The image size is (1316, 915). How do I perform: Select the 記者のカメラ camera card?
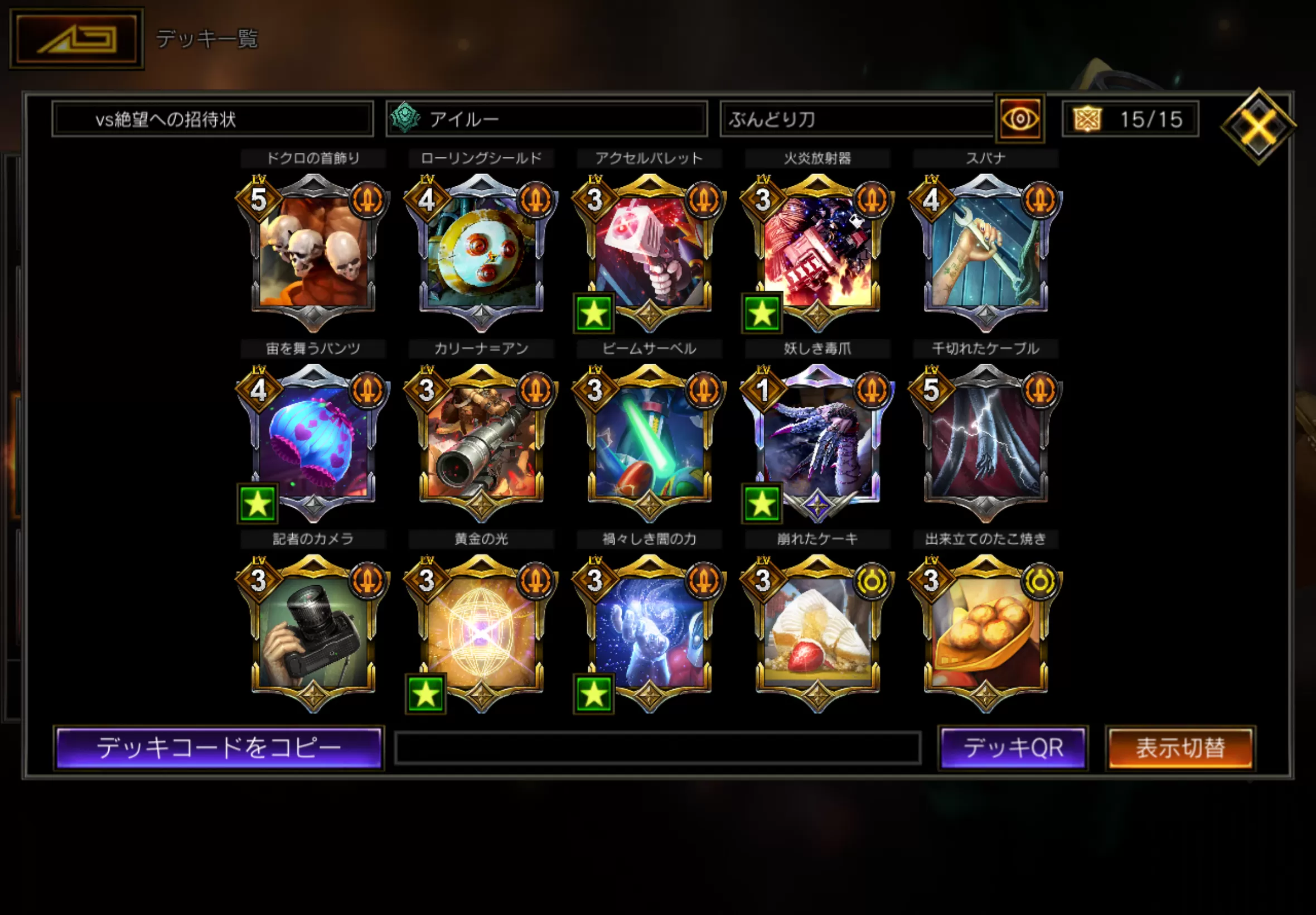313,633
